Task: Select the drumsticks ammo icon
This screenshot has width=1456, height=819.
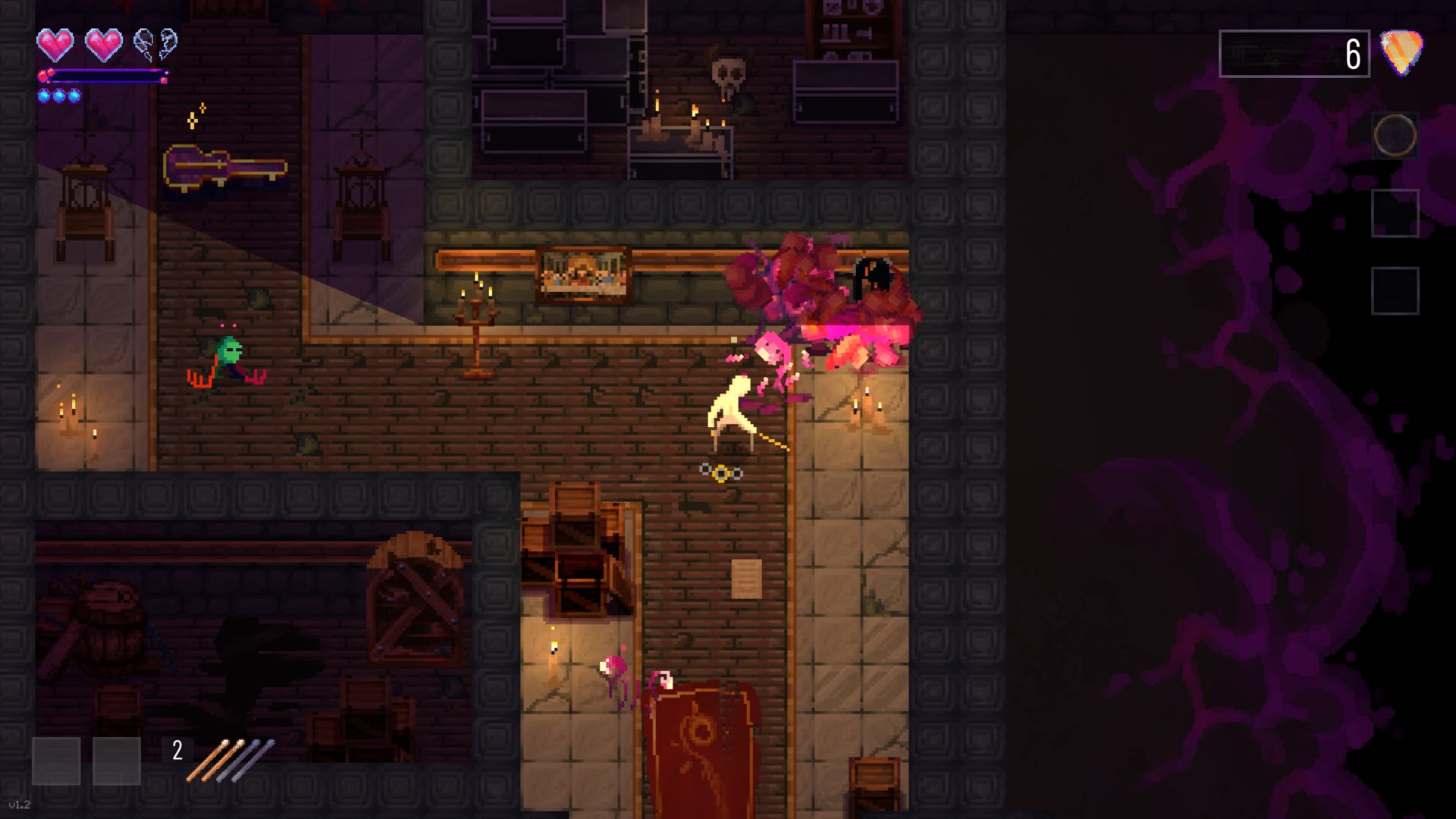Action: (231, 759)
